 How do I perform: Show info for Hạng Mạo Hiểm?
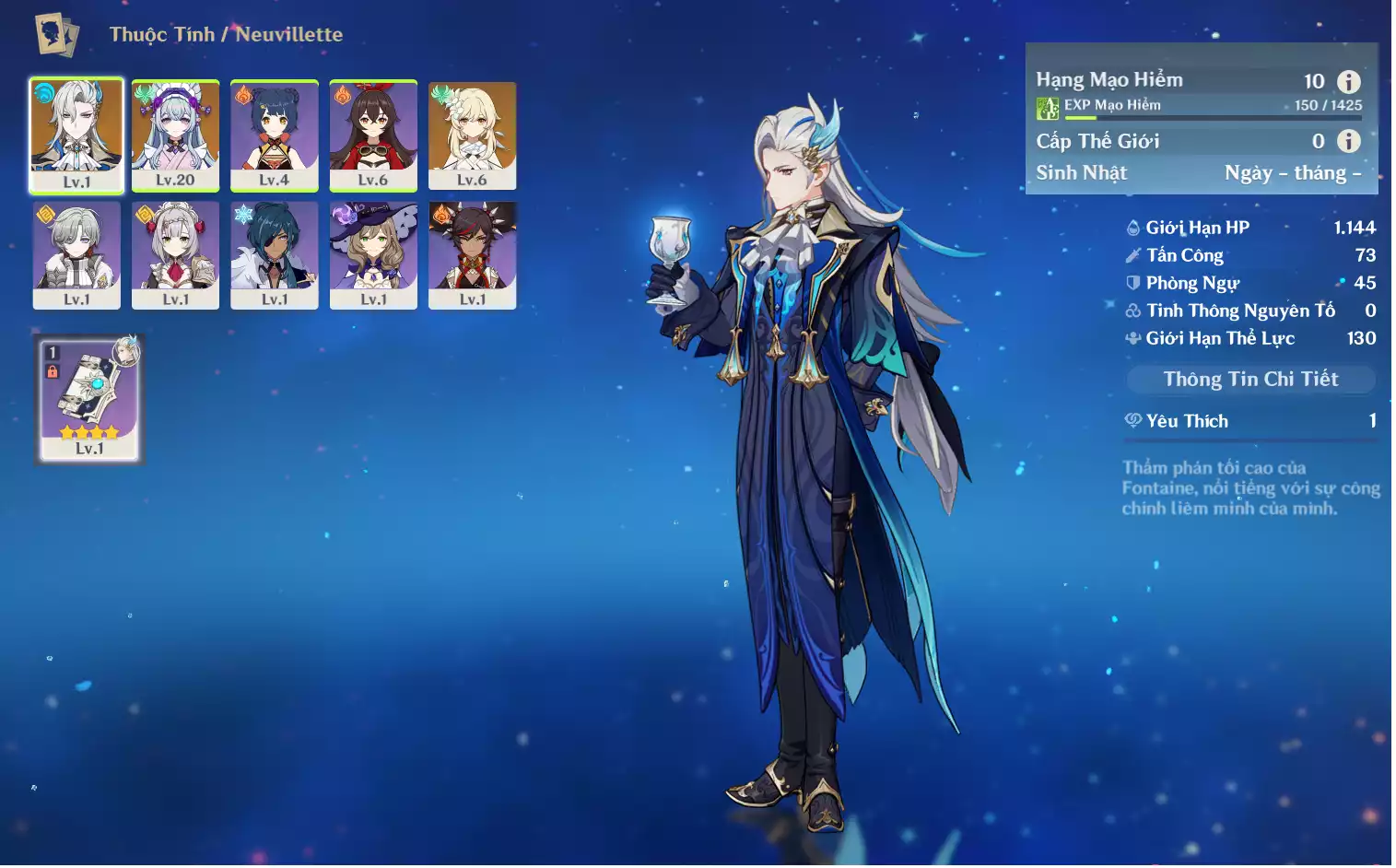click(x=1348, y=81)
